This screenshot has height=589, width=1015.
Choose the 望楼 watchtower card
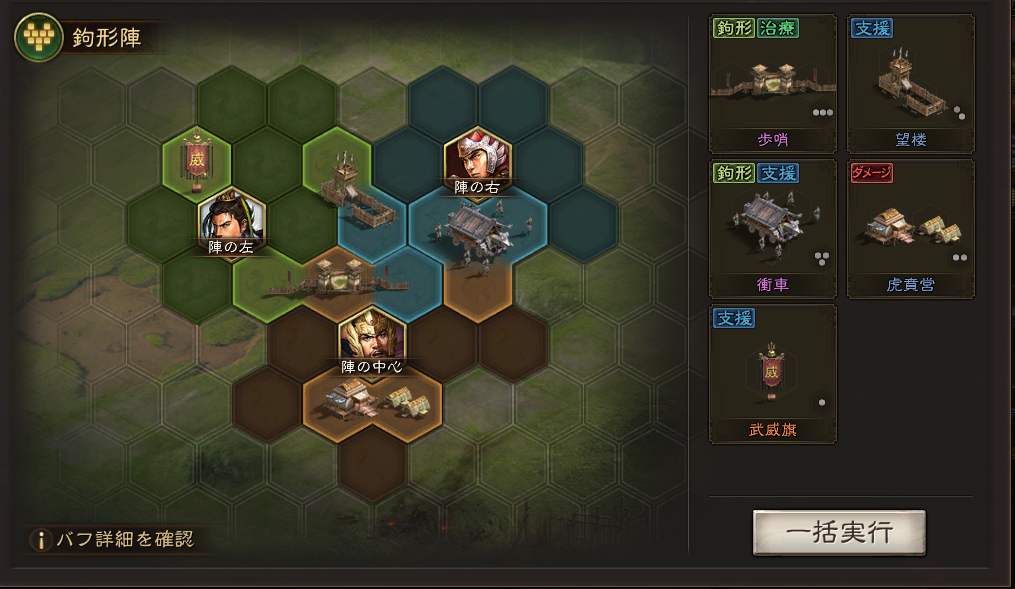[910, 84]
